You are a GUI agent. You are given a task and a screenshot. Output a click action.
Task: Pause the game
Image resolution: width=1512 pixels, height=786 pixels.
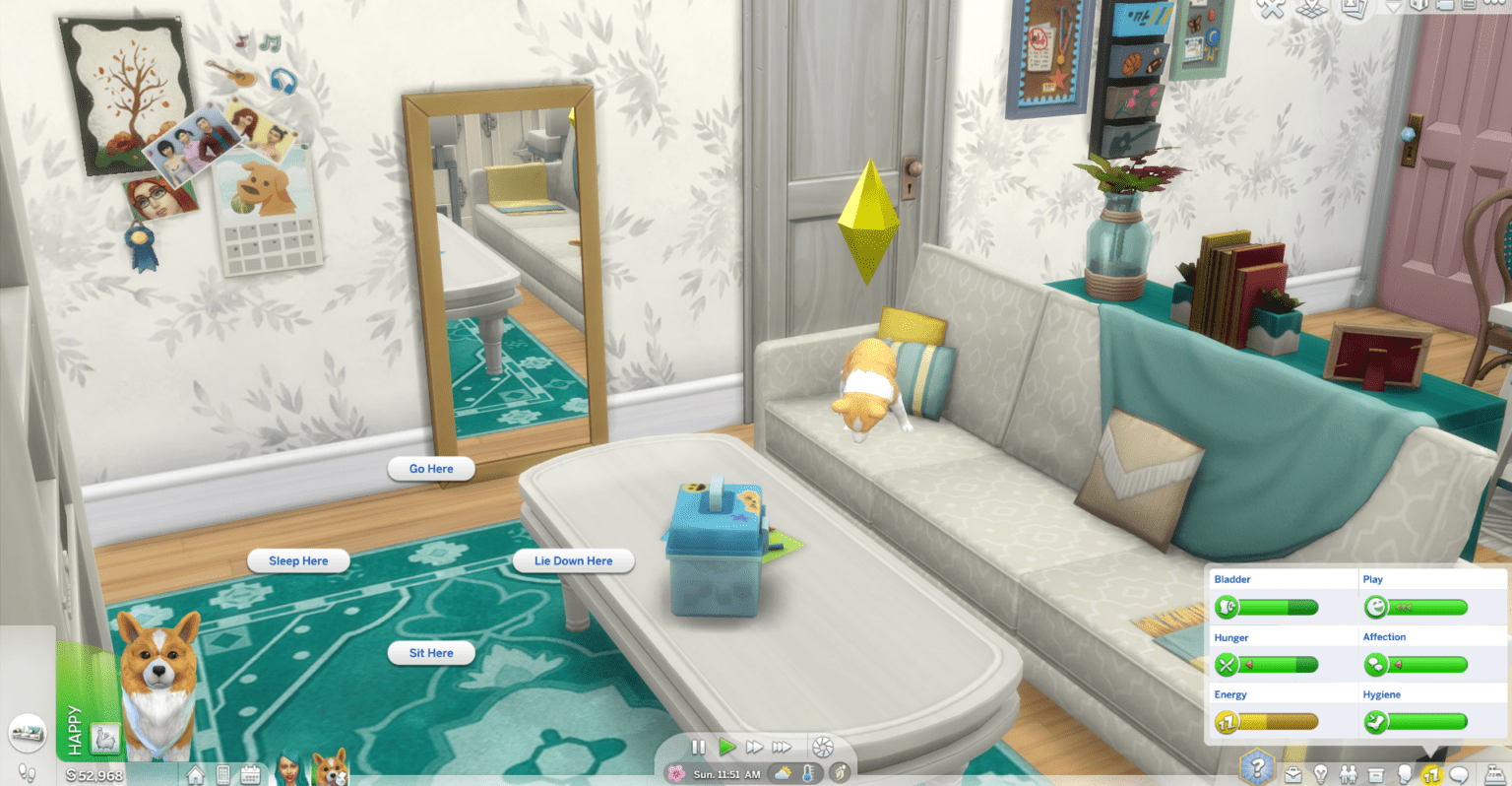(698, 747)
